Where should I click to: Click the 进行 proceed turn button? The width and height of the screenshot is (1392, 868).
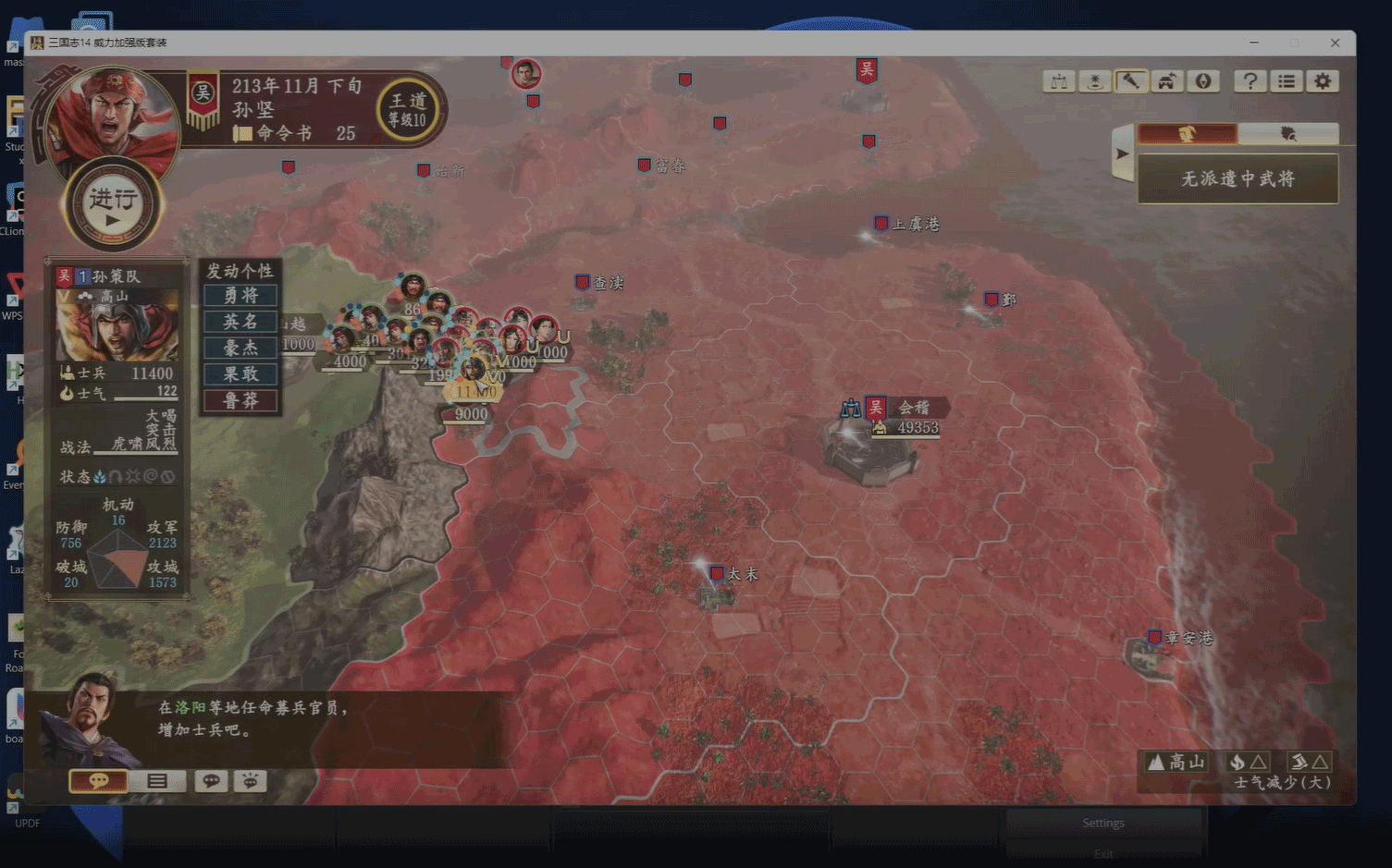point(113,205)
